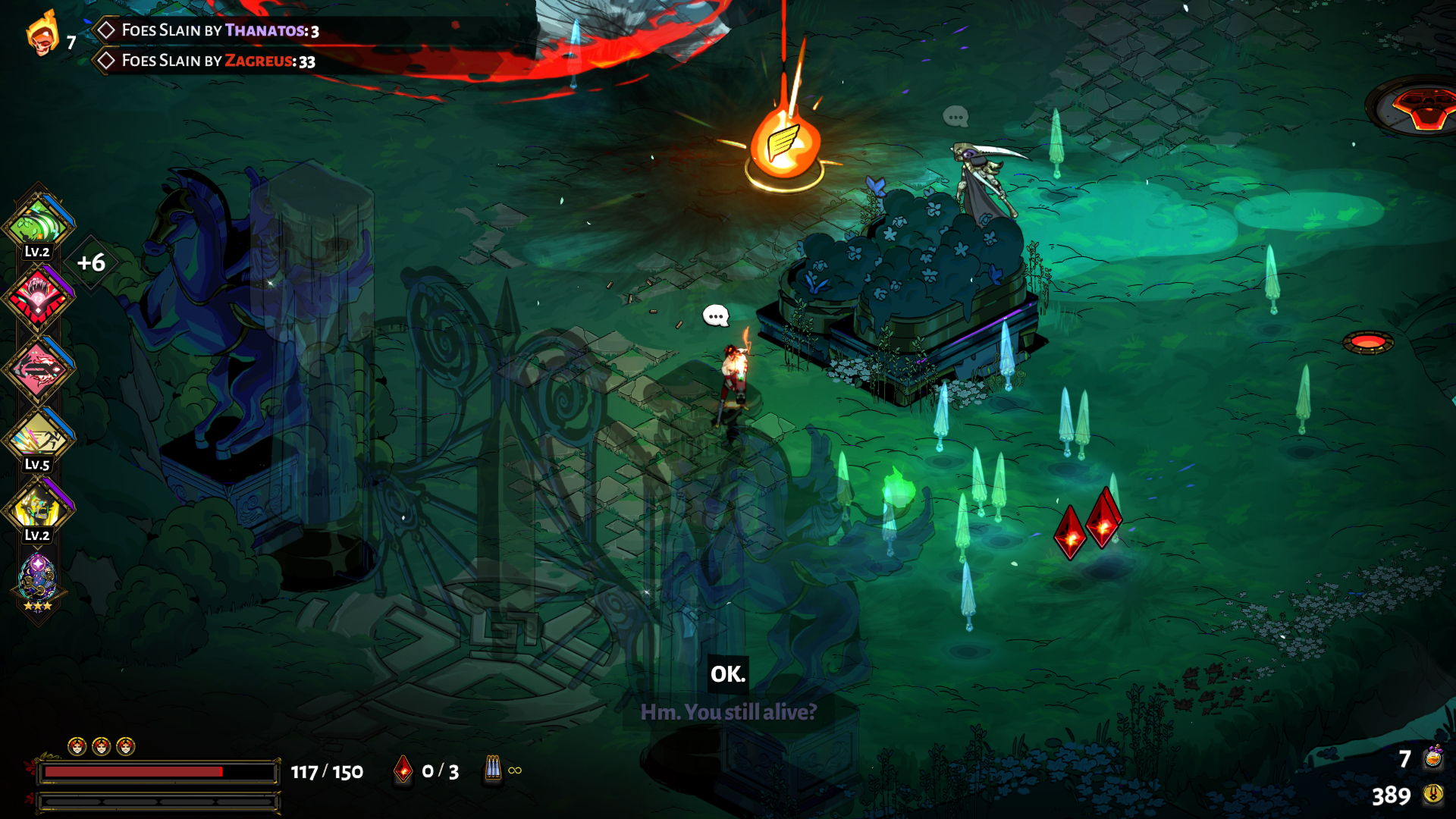Select the Foes Slain by Thanatos objective
The height and width of the screenshot is (819, 1456).
tap(220, 30)
